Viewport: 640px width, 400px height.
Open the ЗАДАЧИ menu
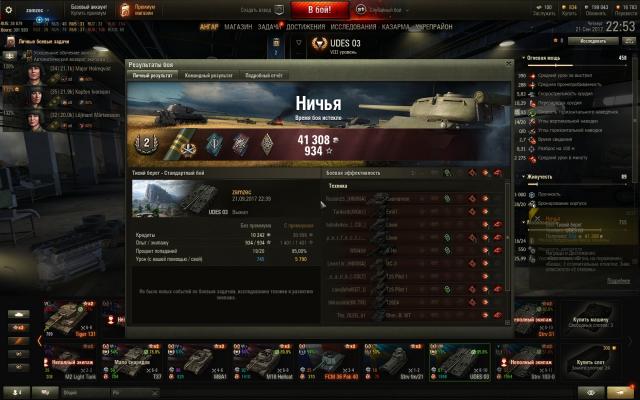pos(270,28)
